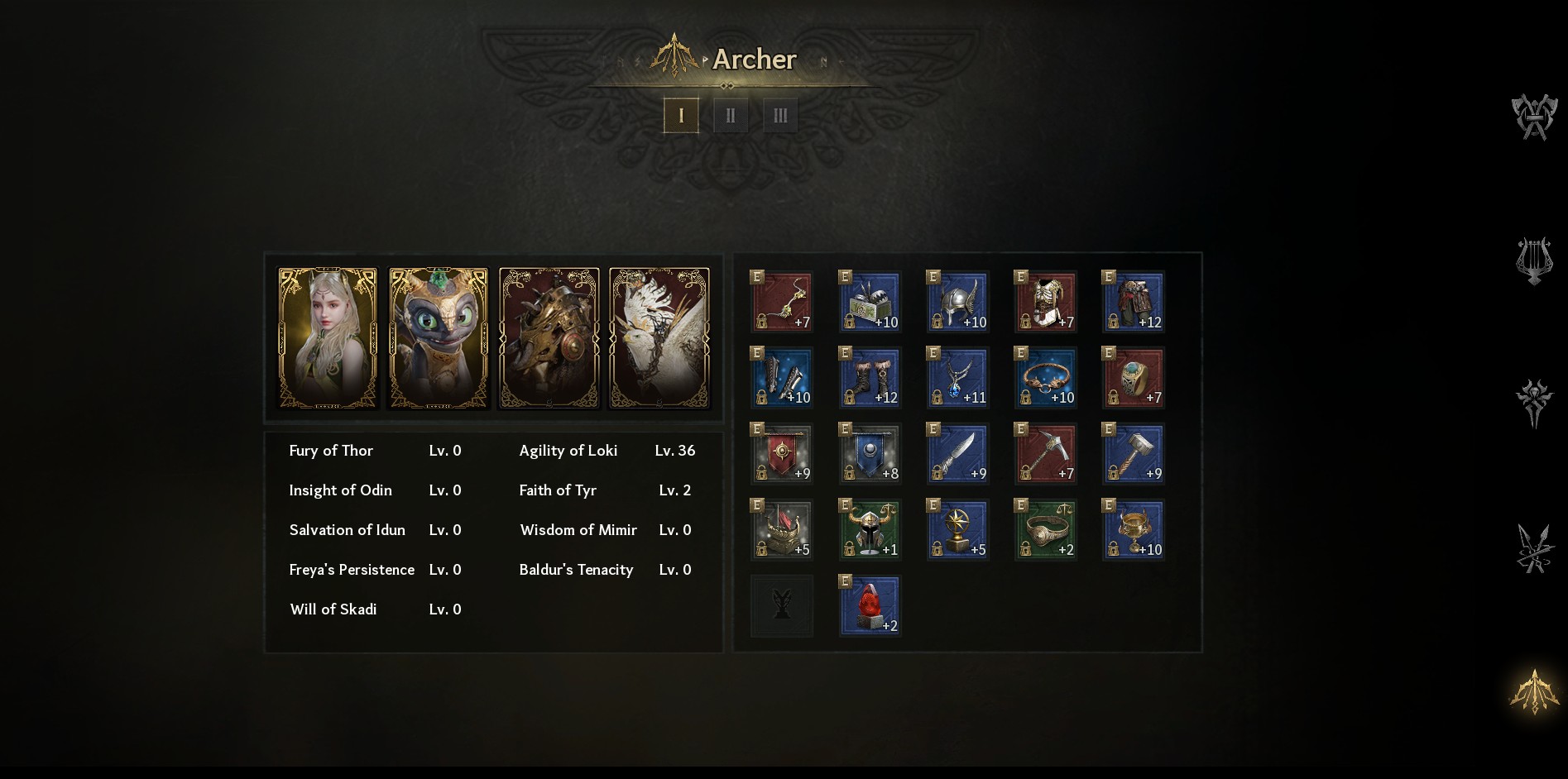The height and width of the screenshot is (779, 1568).
Task: Inspect the chest armor +7 slot
Action: (x=1045, y=302)
